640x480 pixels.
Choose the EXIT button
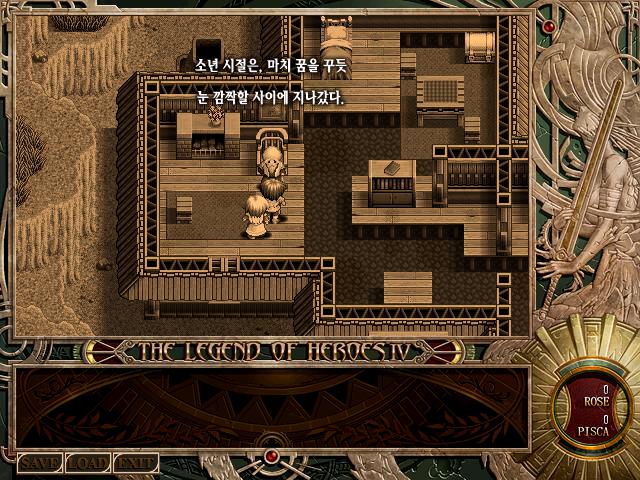(x=135, y=463)
